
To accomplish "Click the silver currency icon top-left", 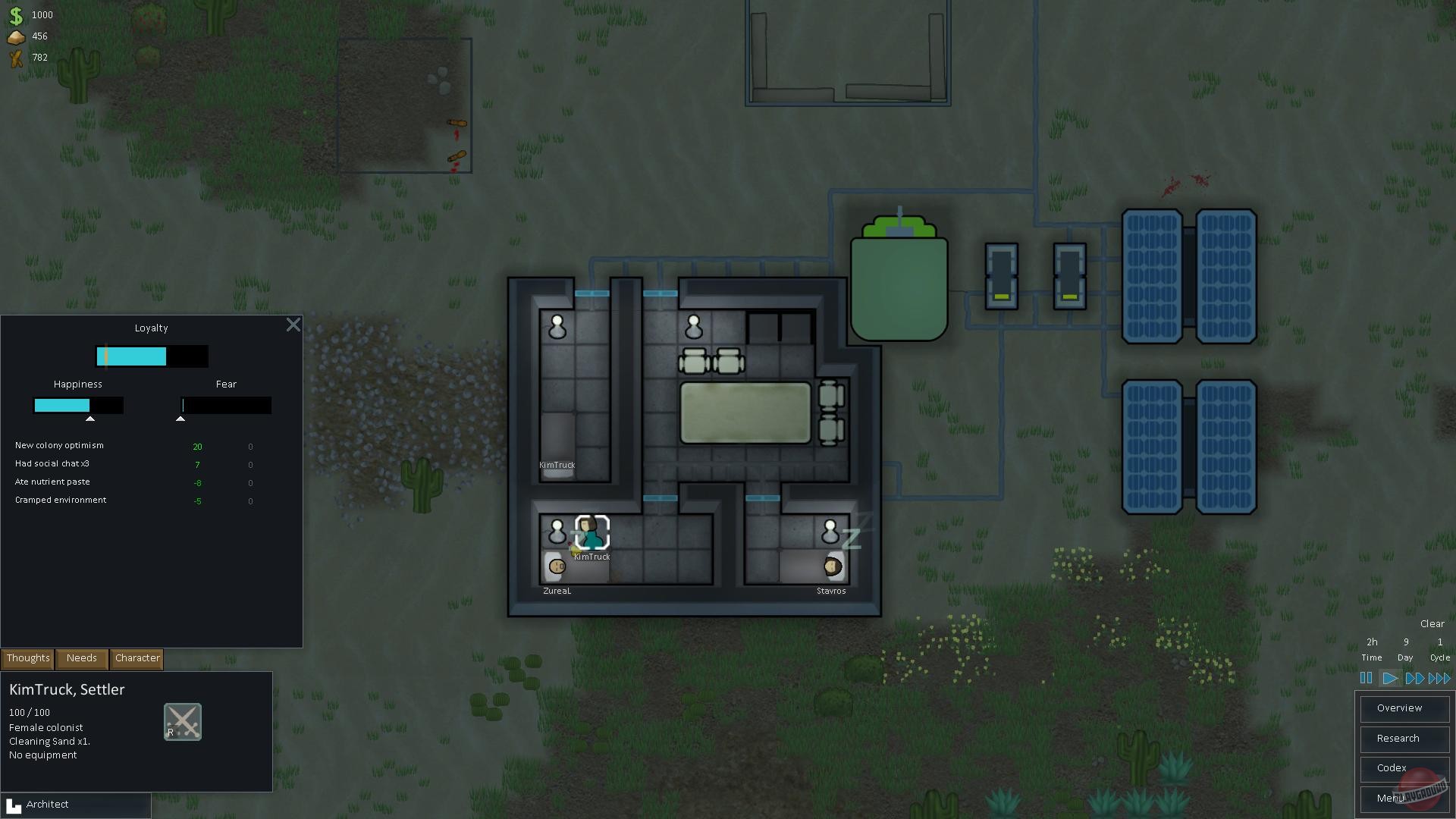I will 17,14.
